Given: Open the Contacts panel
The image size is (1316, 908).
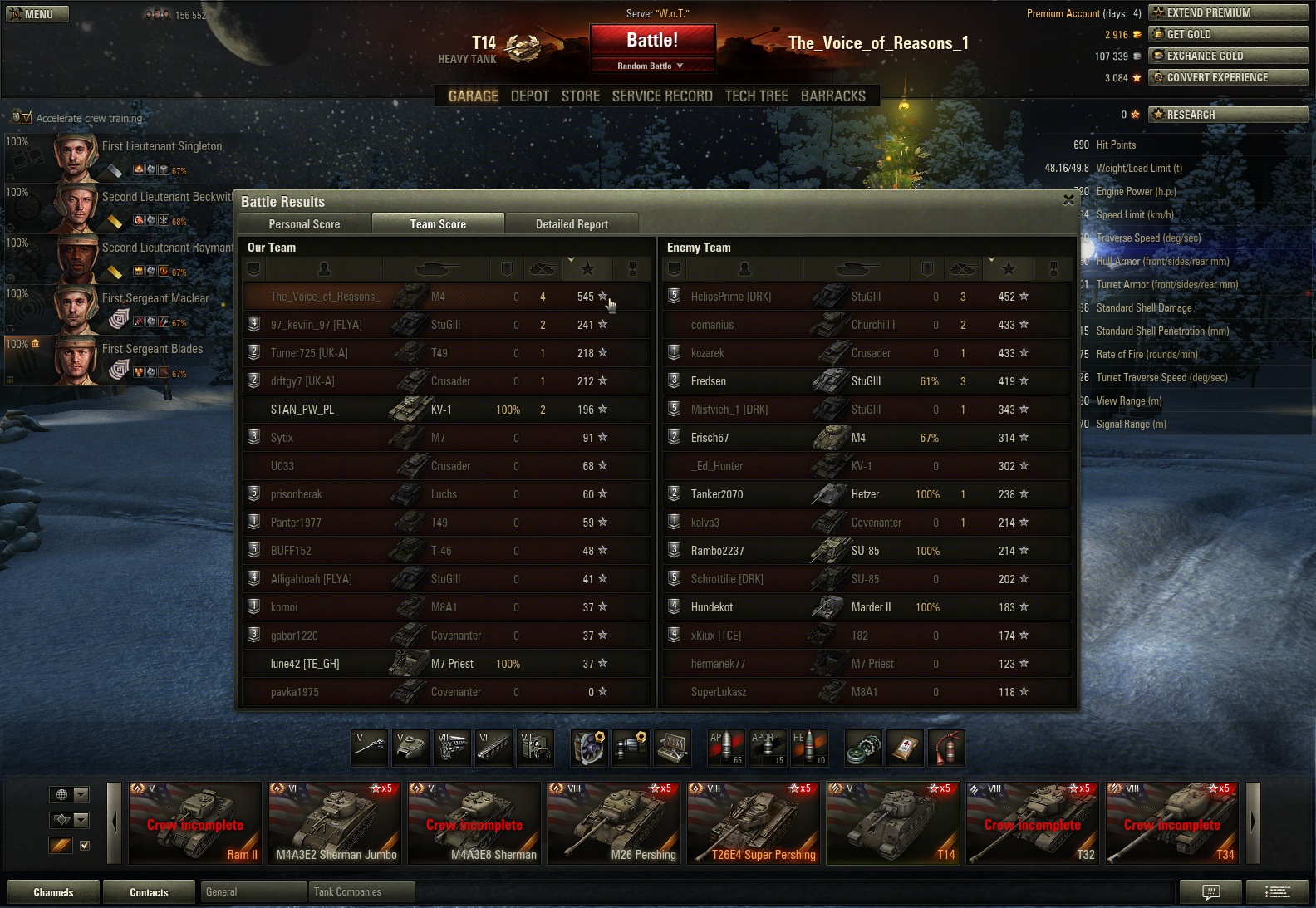Looking at the screenshot, I should click(x=149, y=892).
